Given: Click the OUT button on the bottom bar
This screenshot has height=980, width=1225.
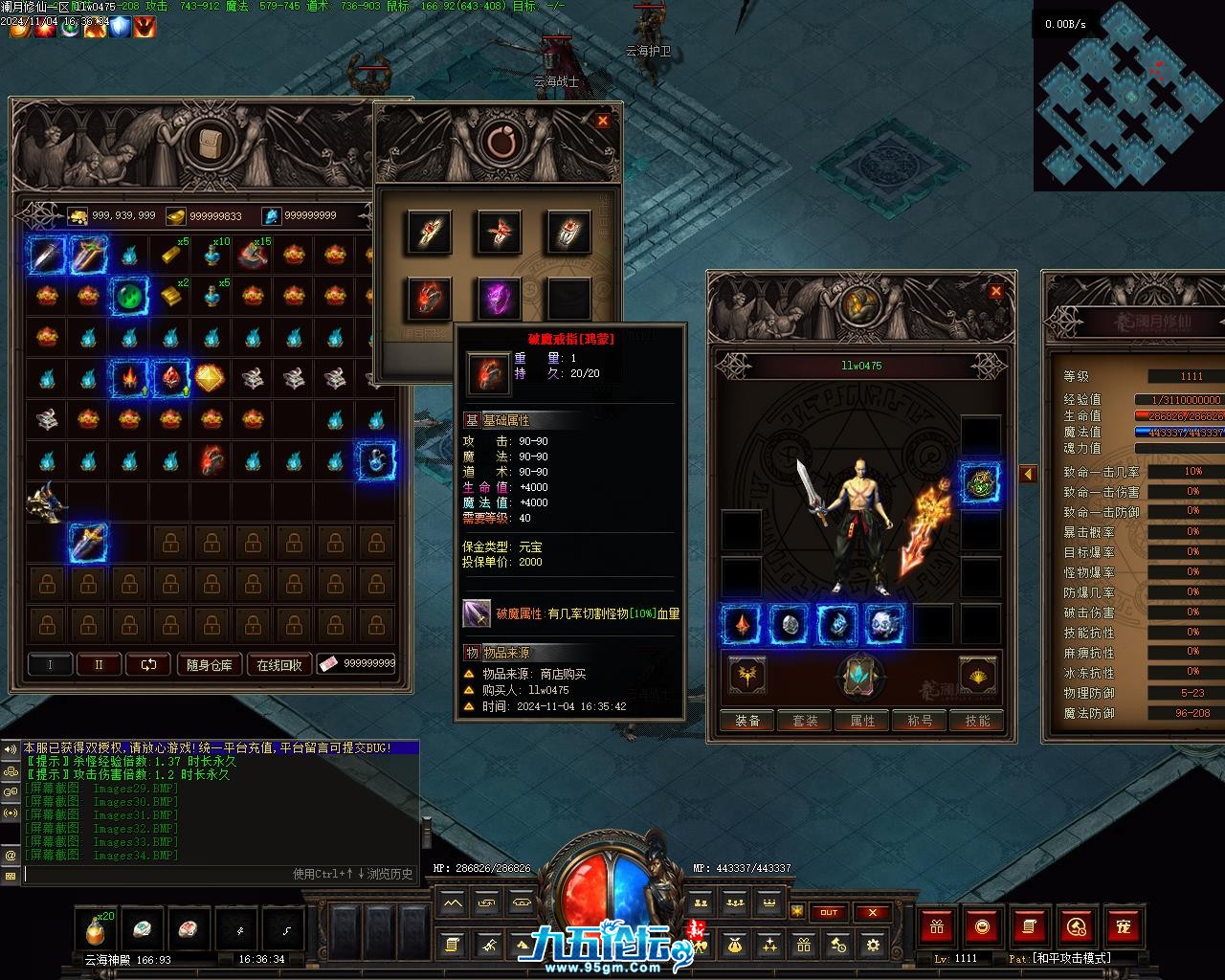Looking at the screenshot, I should 829,912.
